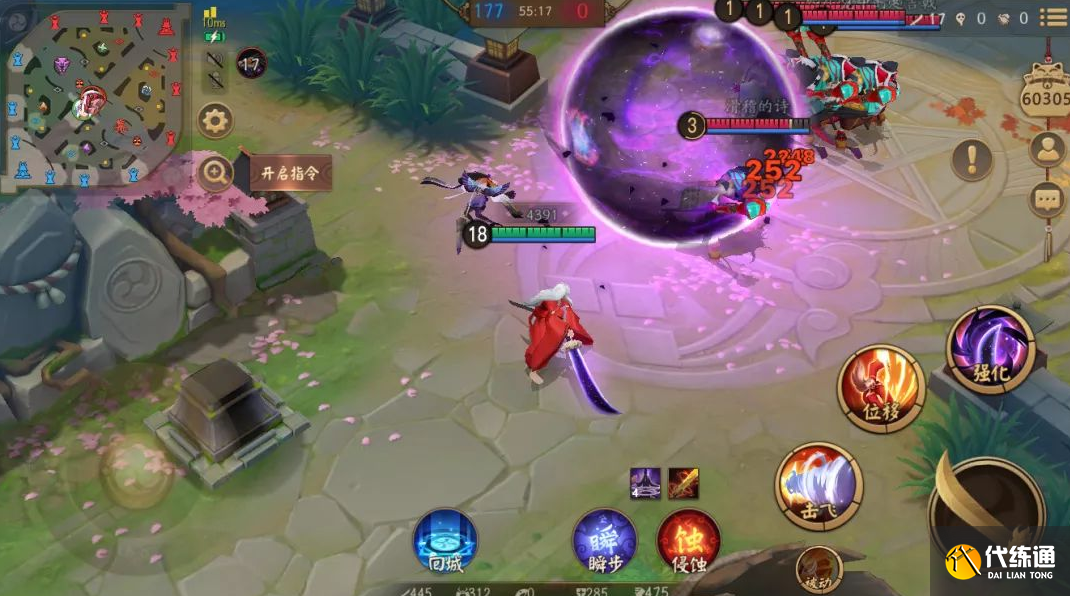The height and width of the screenshot is (596, 1070).
Task: Cast the 击飞 knock-up skill
Action: point(819,486)
